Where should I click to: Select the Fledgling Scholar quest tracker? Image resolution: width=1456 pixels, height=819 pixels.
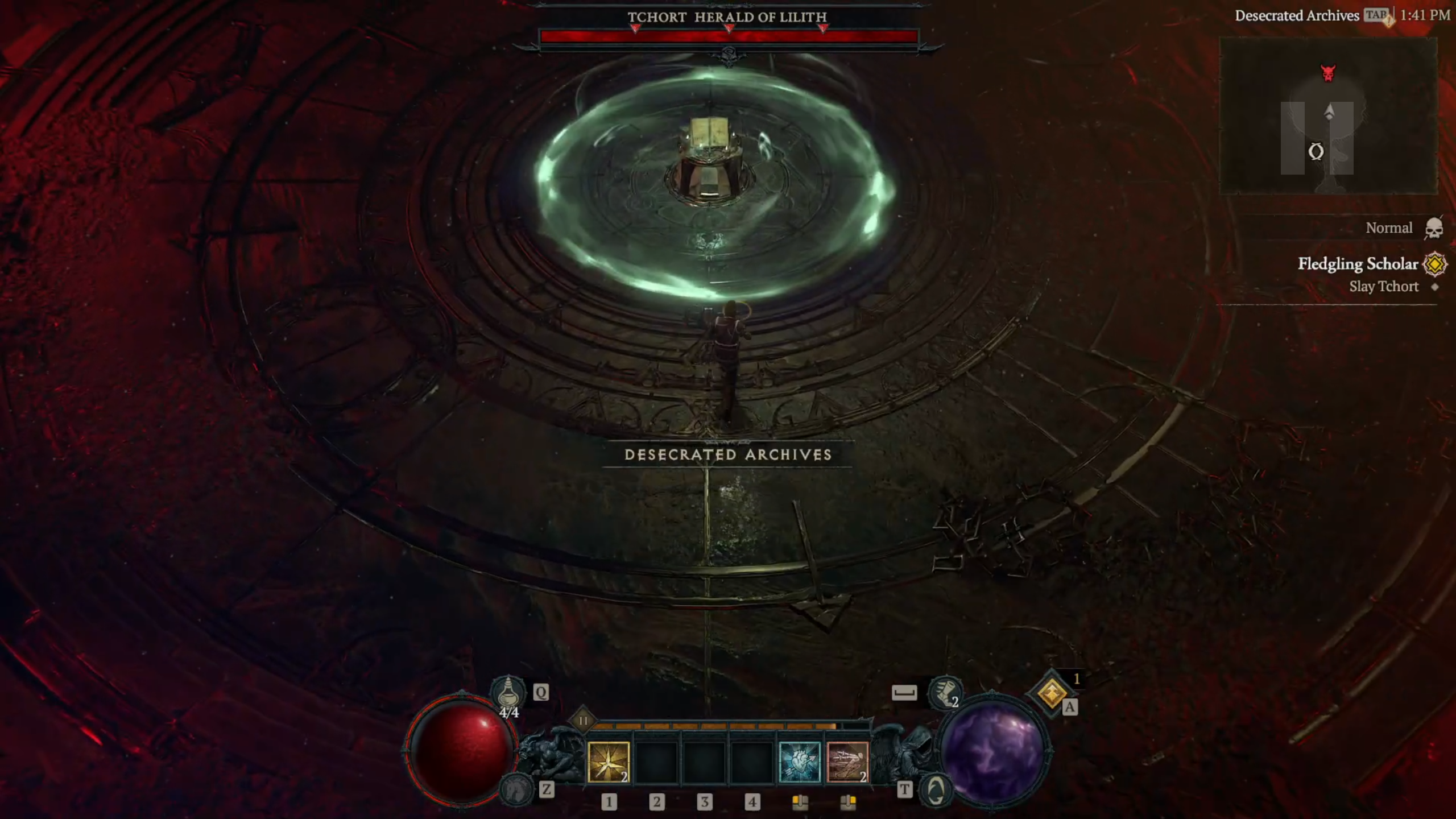click(x=1358, y=264)
